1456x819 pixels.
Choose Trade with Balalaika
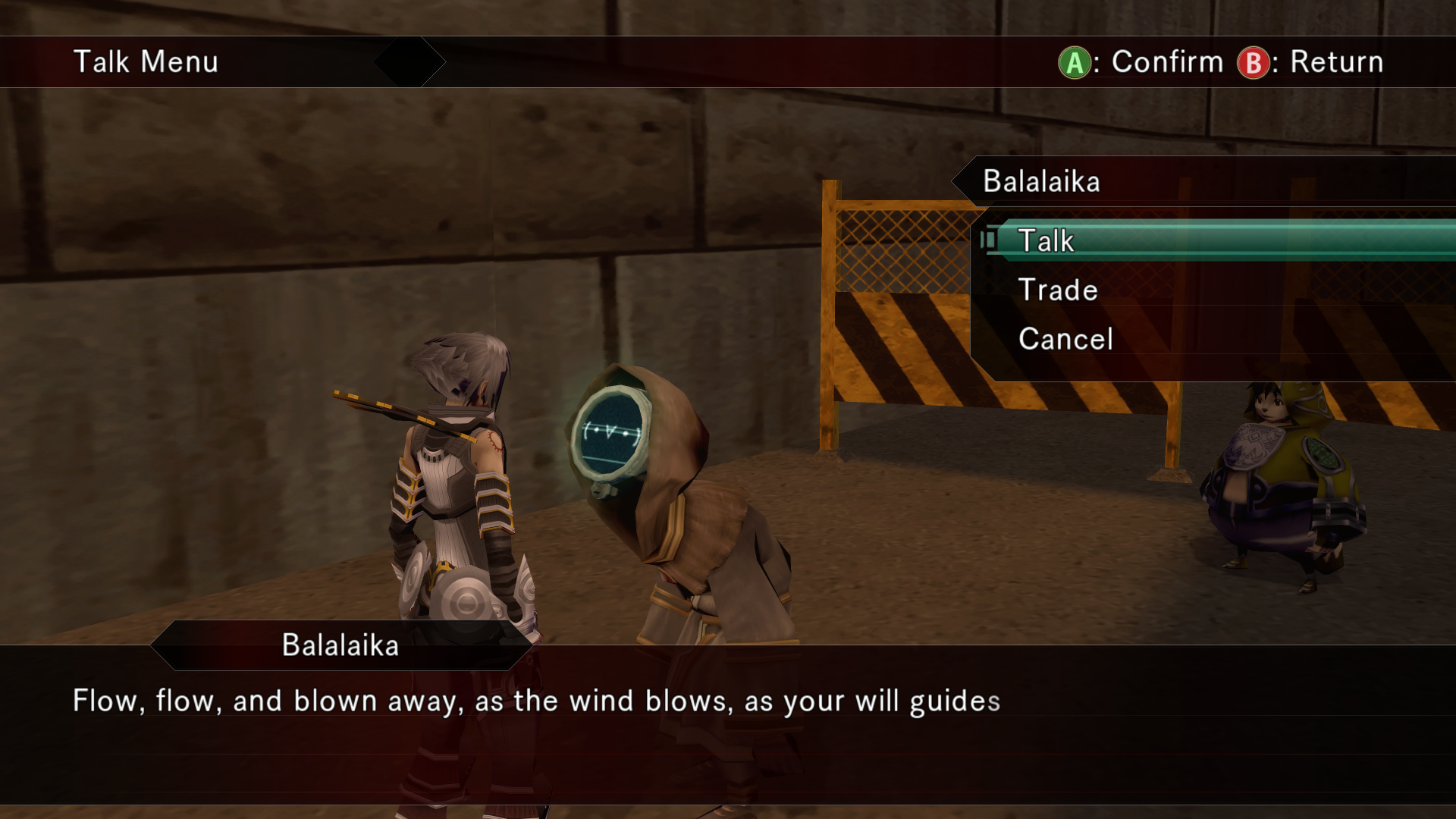(x=1058, y=290)
